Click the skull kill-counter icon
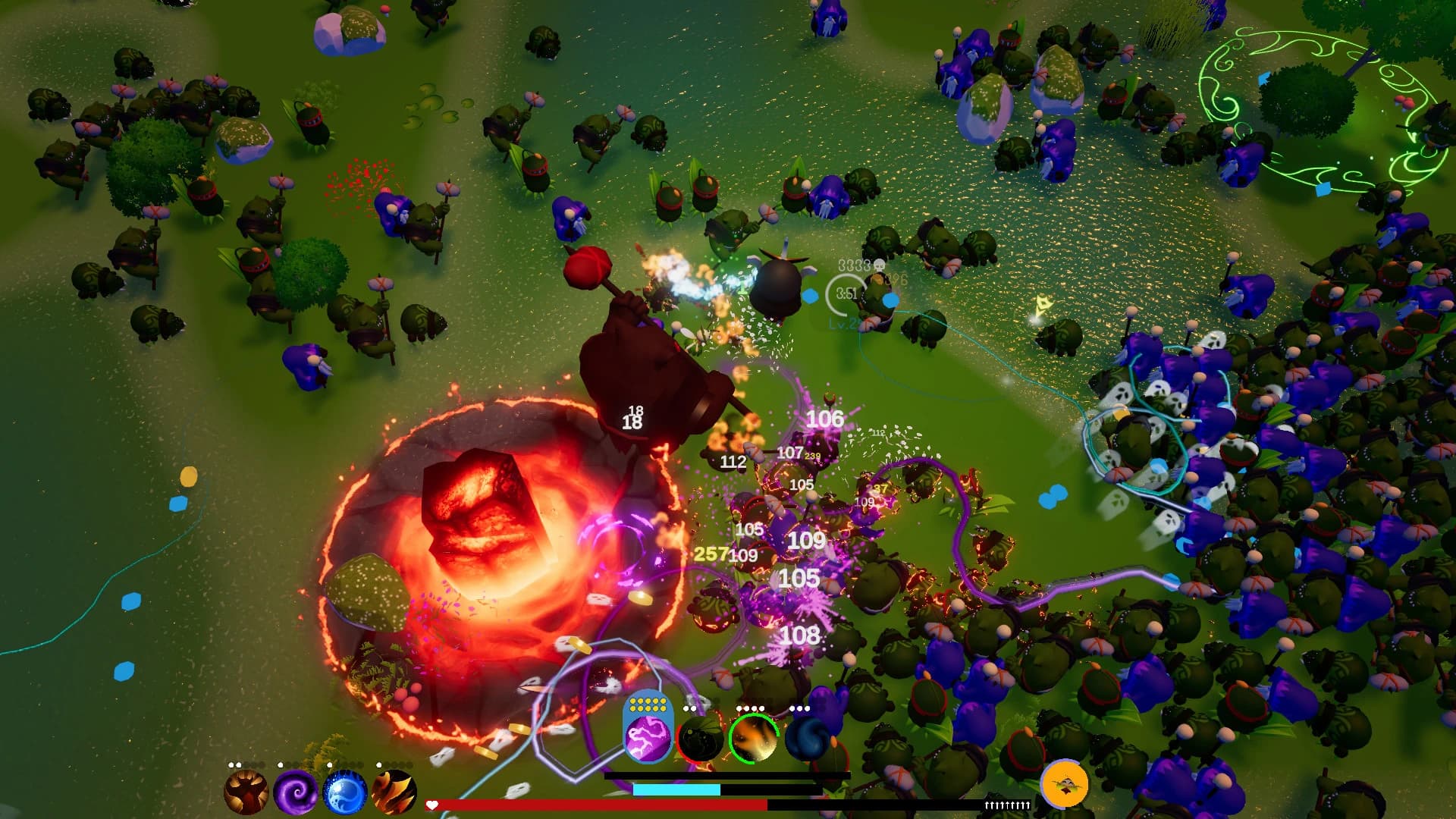 click(880, 266)
